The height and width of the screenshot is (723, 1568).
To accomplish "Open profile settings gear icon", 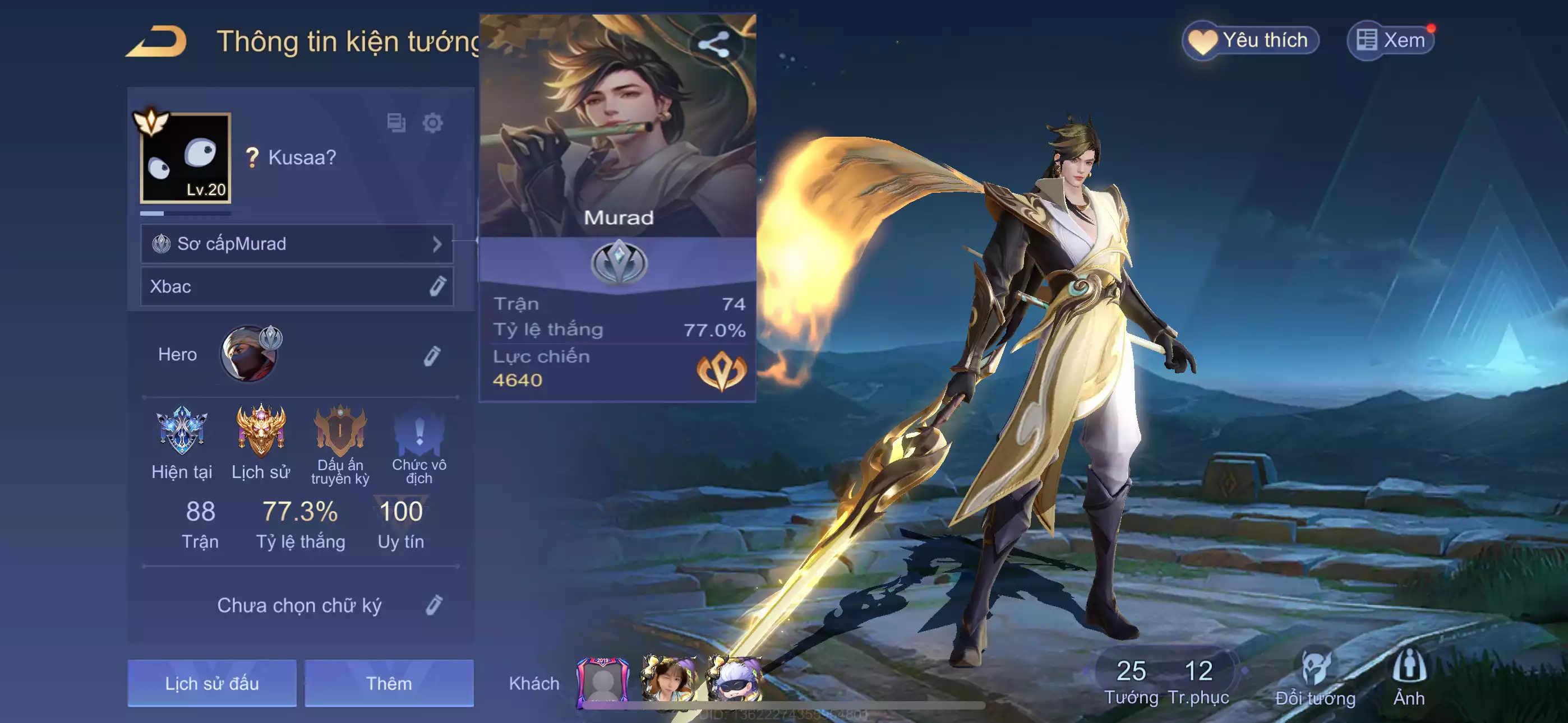I will [432, 123].
